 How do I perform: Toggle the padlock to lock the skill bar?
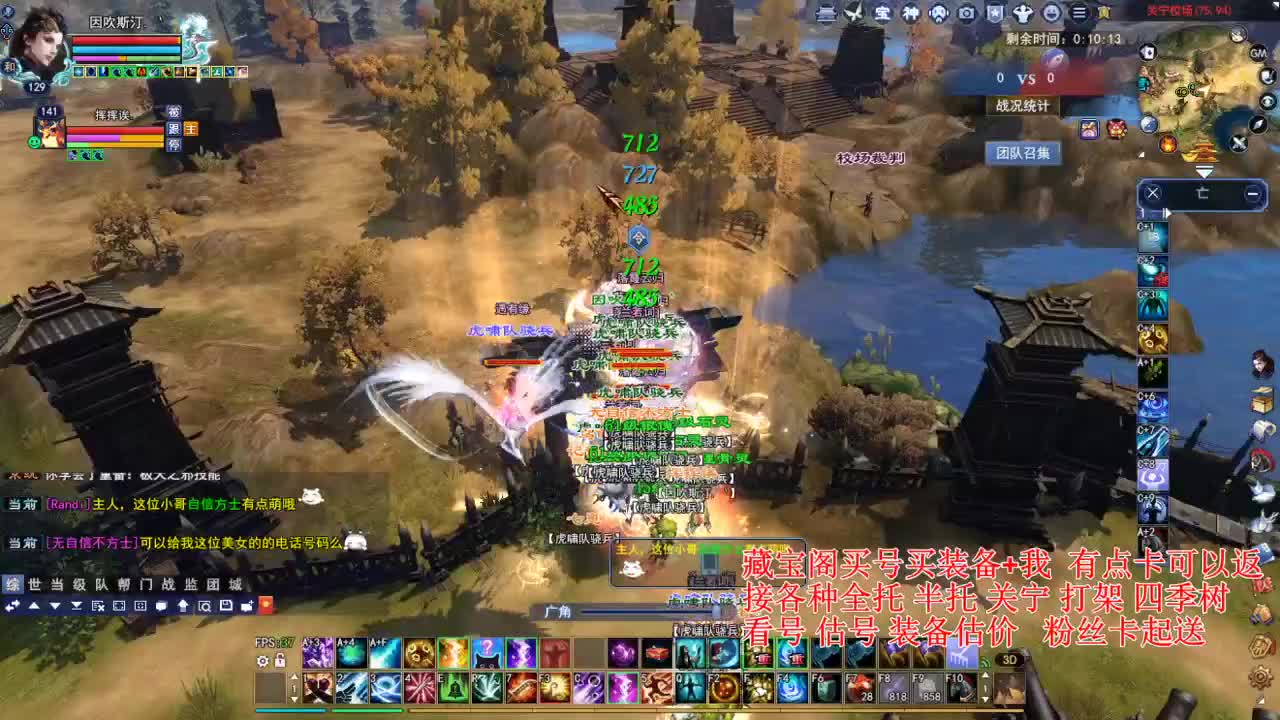tap(280, 660)
